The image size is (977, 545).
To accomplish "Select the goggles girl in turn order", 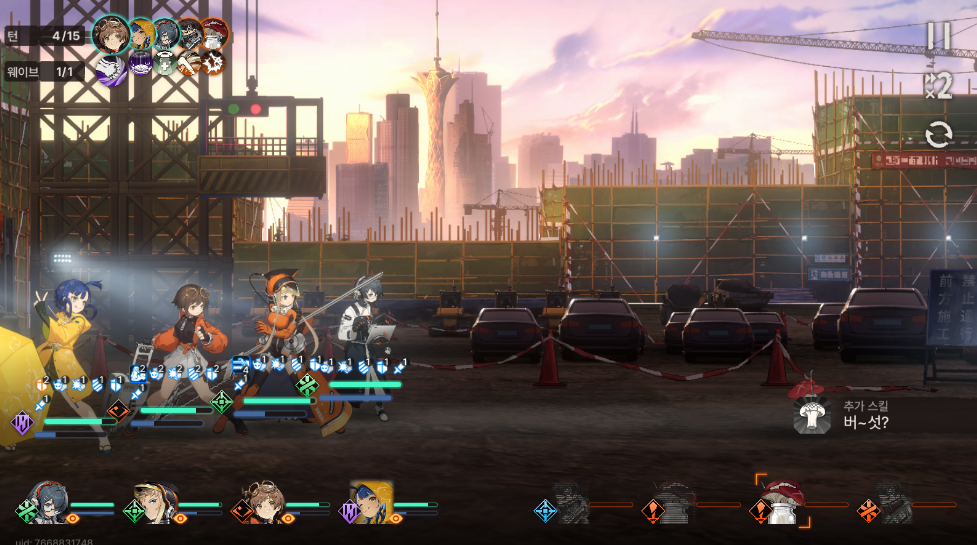I will click(x=111, y=34).
